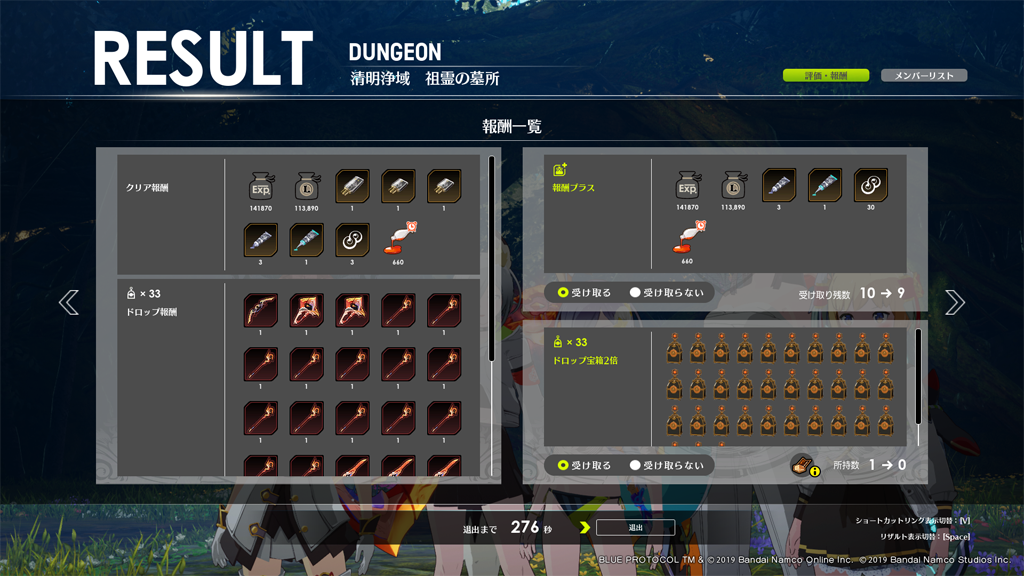The width and height of the screenshot is (1024, 576).
Task: Open the メンバーリスト tab
Action: [924, 76]
